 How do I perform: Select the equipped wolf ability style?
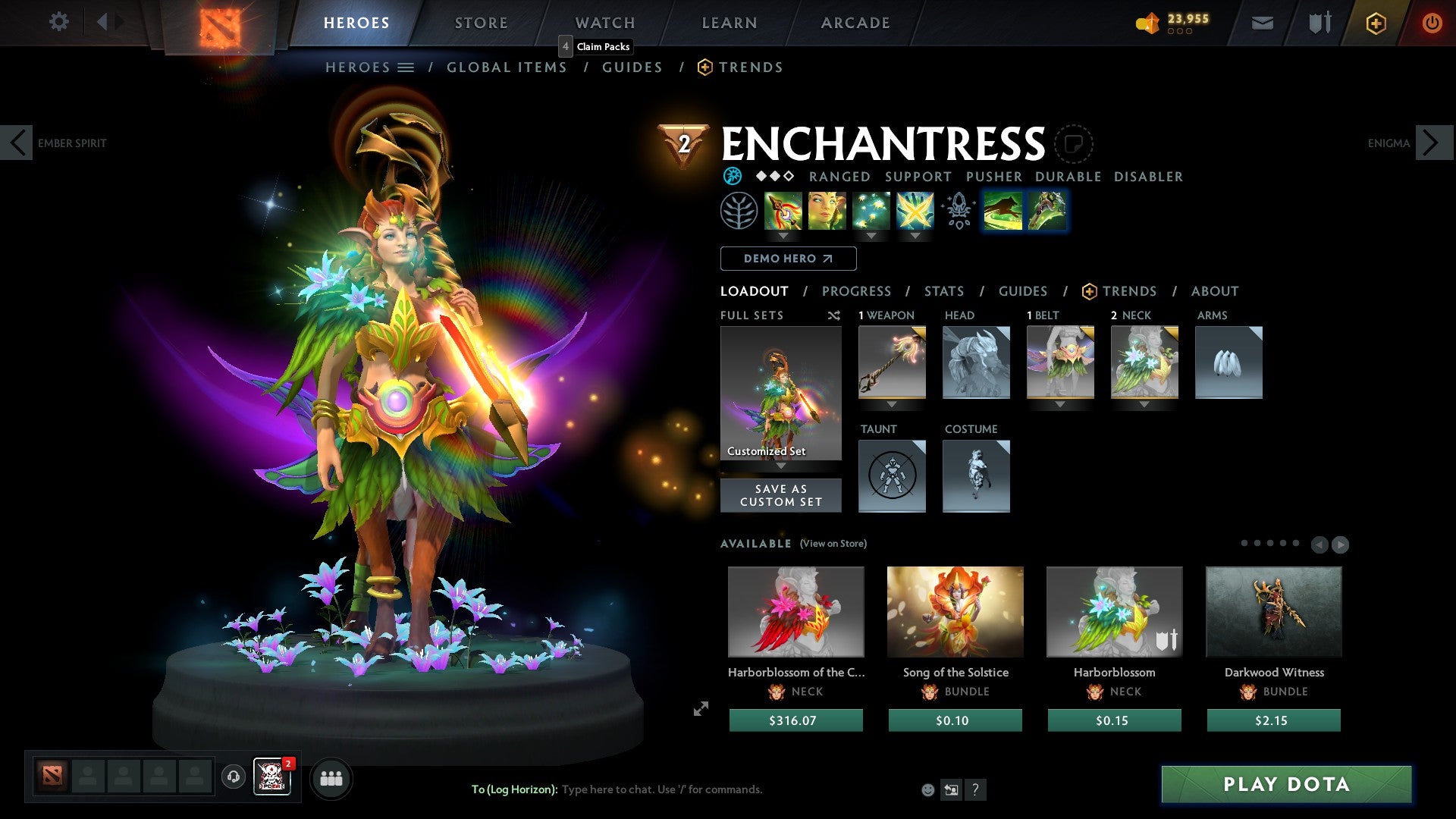click(x=1003, y=211)
